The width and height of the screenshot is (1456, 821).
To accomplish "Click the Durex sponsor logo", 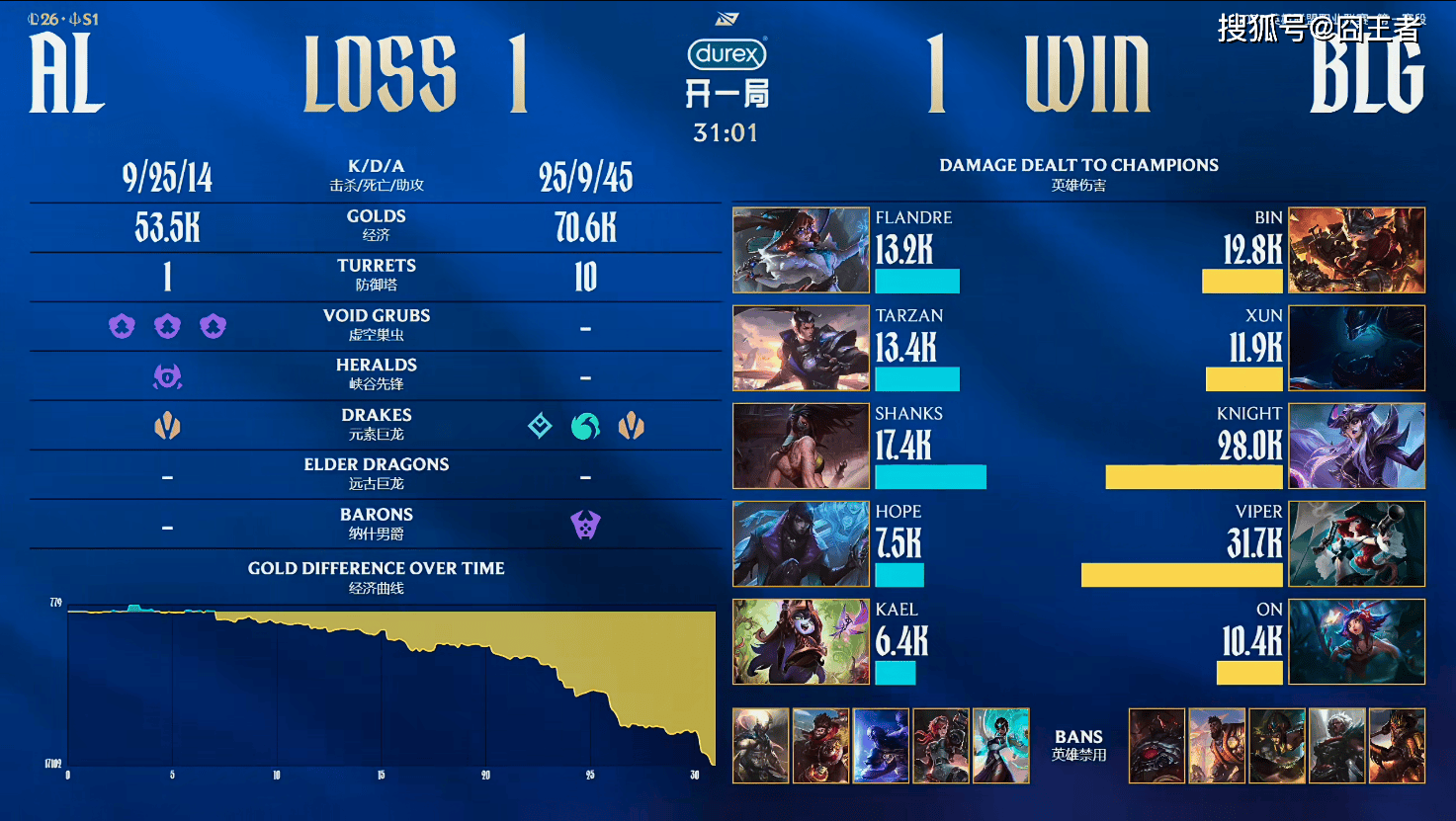I will pos(727,53).
